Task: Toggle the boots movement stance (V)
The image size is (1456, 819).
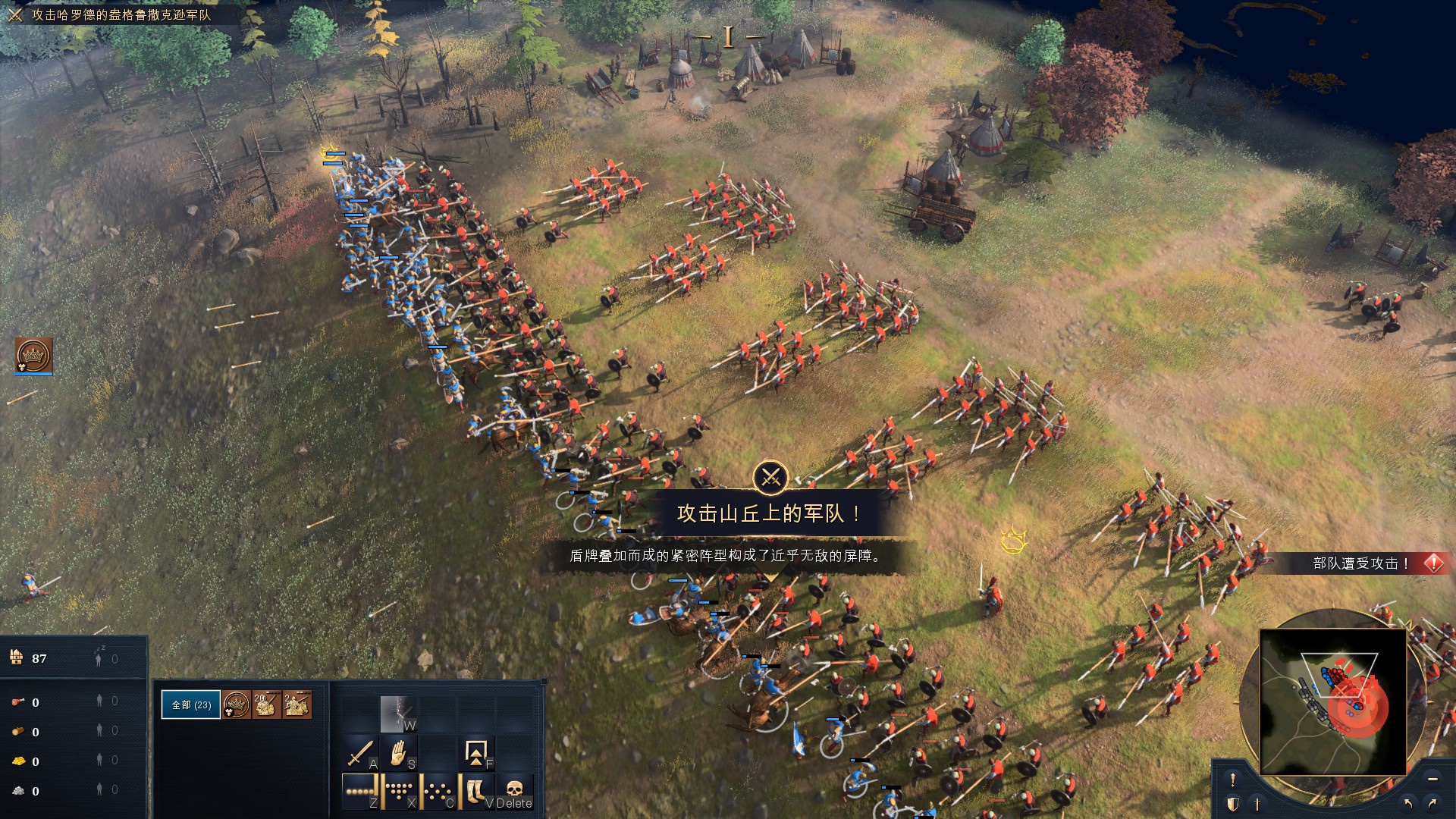Action: (475, 791)
